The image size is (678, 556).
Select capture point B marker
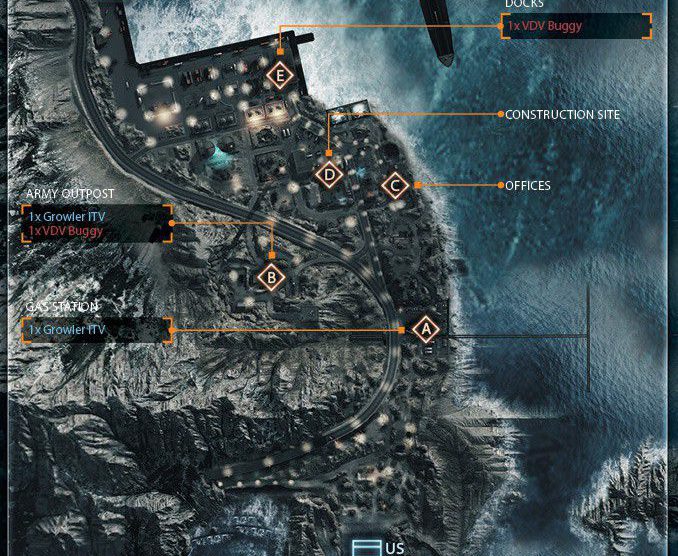tap(271, 278)
